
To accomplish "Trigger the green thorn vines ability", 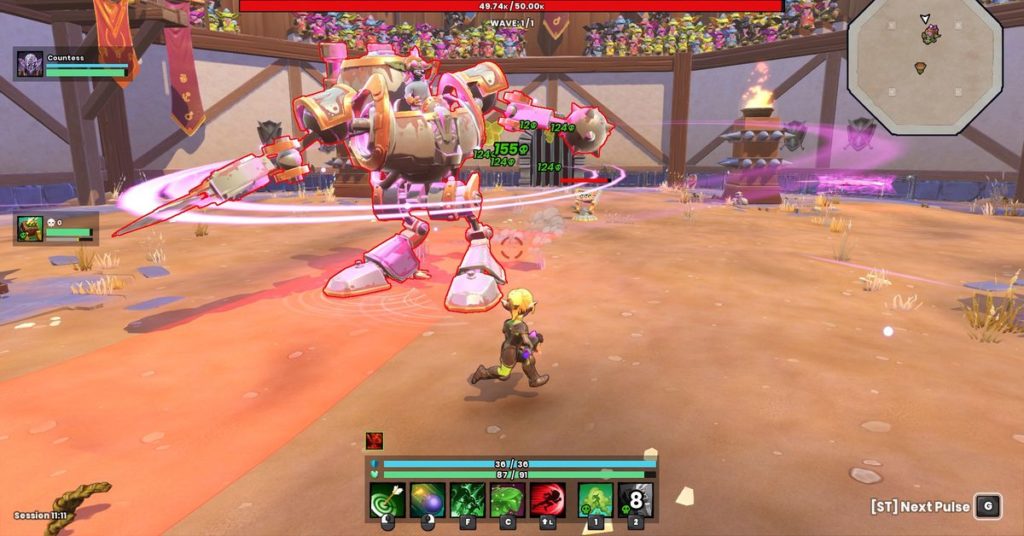I will point(467,500).
